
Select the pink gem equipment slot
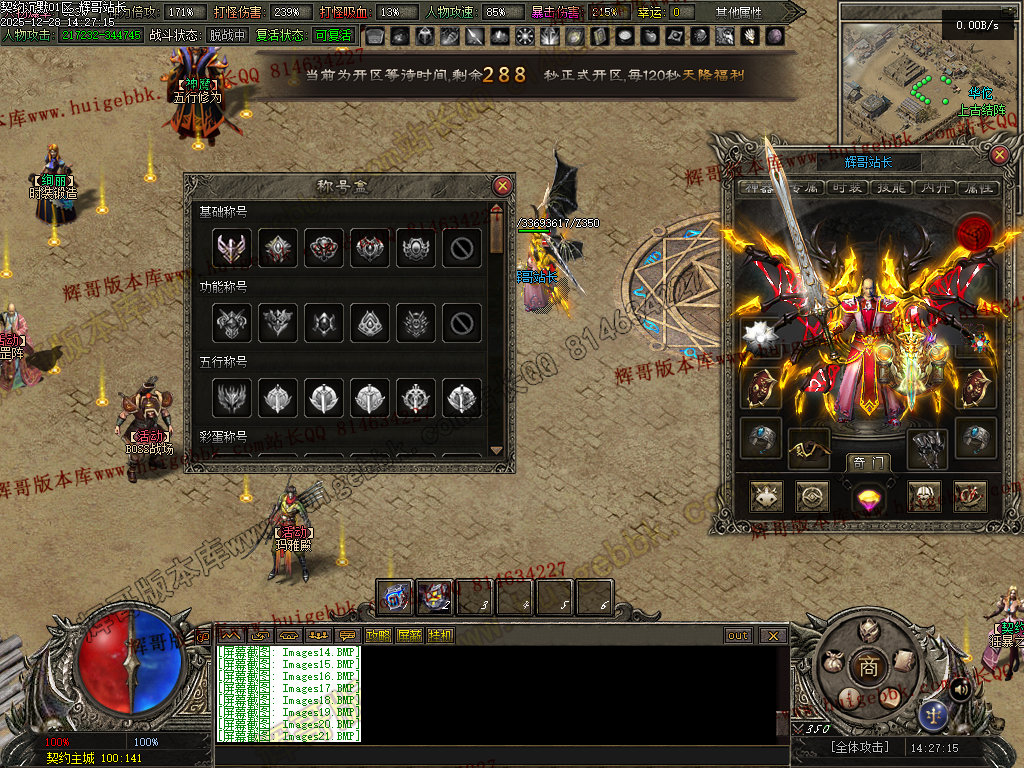click(x=866, y=496)
